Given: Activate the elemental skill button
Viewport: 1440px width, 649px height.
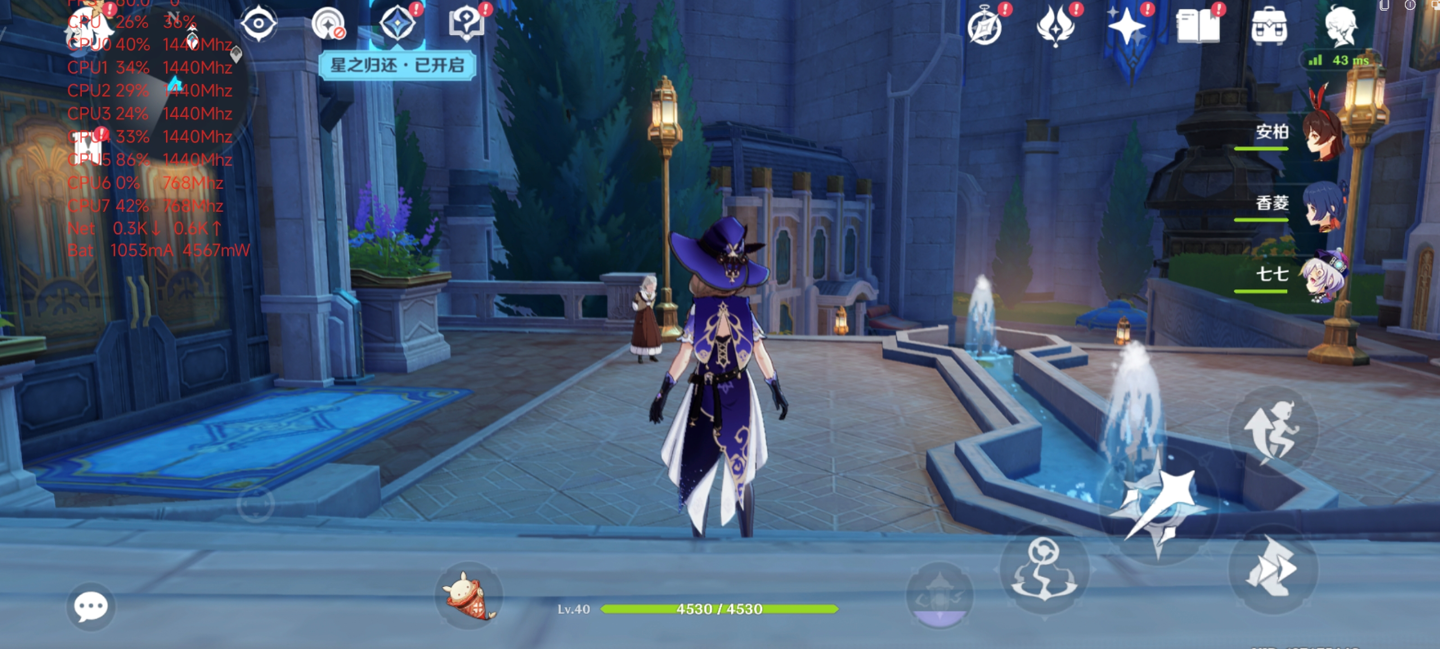Looking at the screenshot, I should pyautogui.click(x=1044, y=571).
